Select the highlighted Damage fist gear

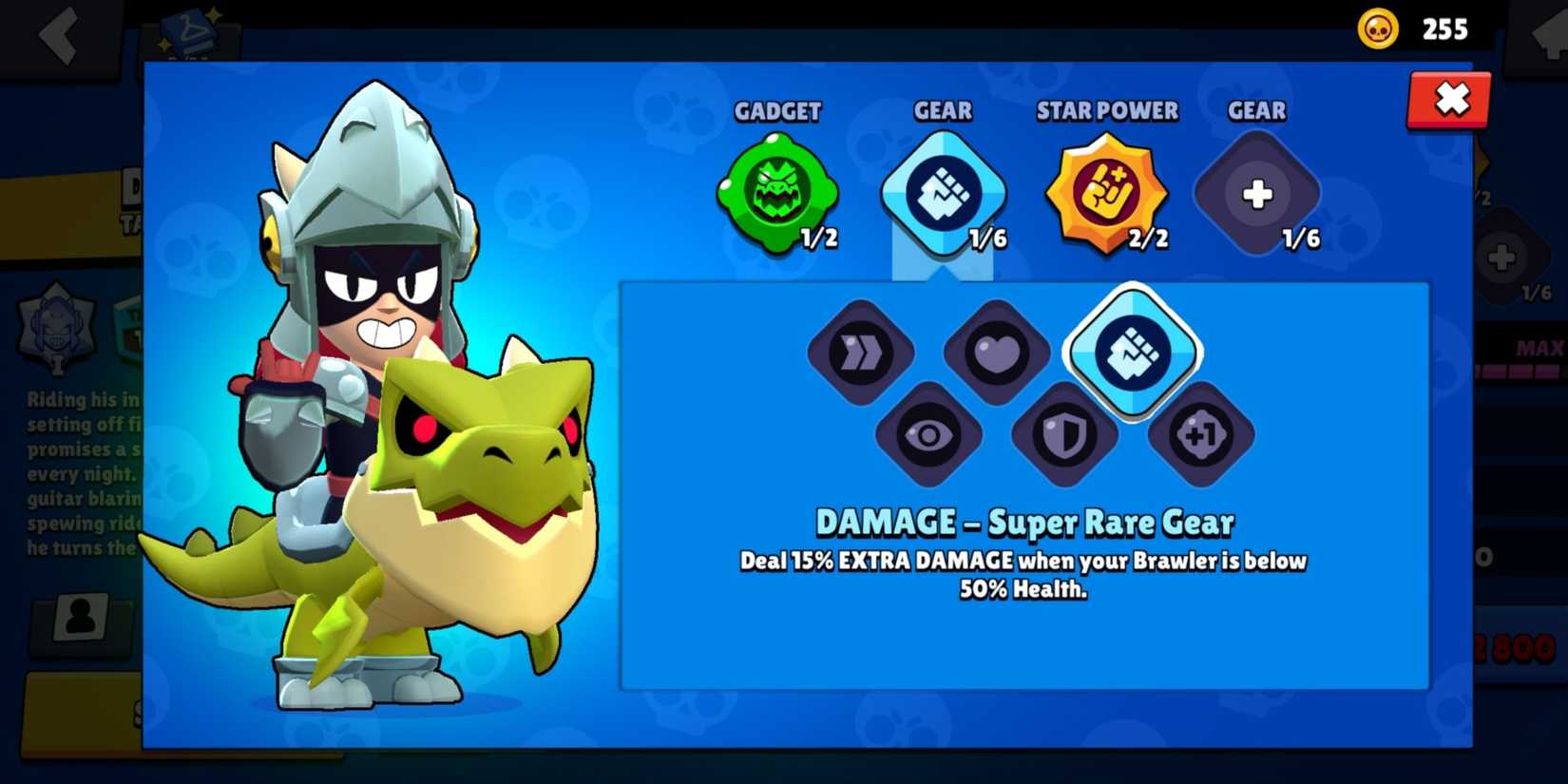coord(1133,352)
